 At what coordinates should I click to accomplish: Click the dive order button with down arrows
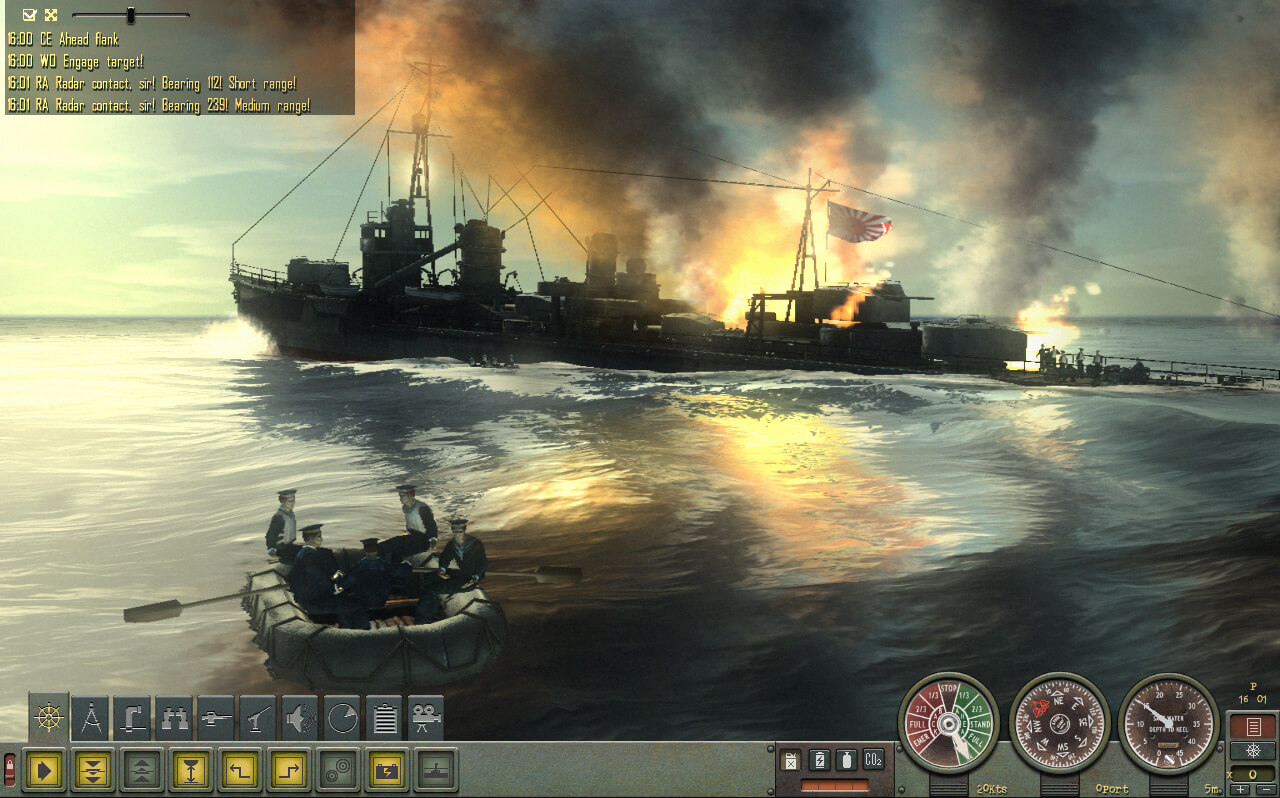pos(92,770)
